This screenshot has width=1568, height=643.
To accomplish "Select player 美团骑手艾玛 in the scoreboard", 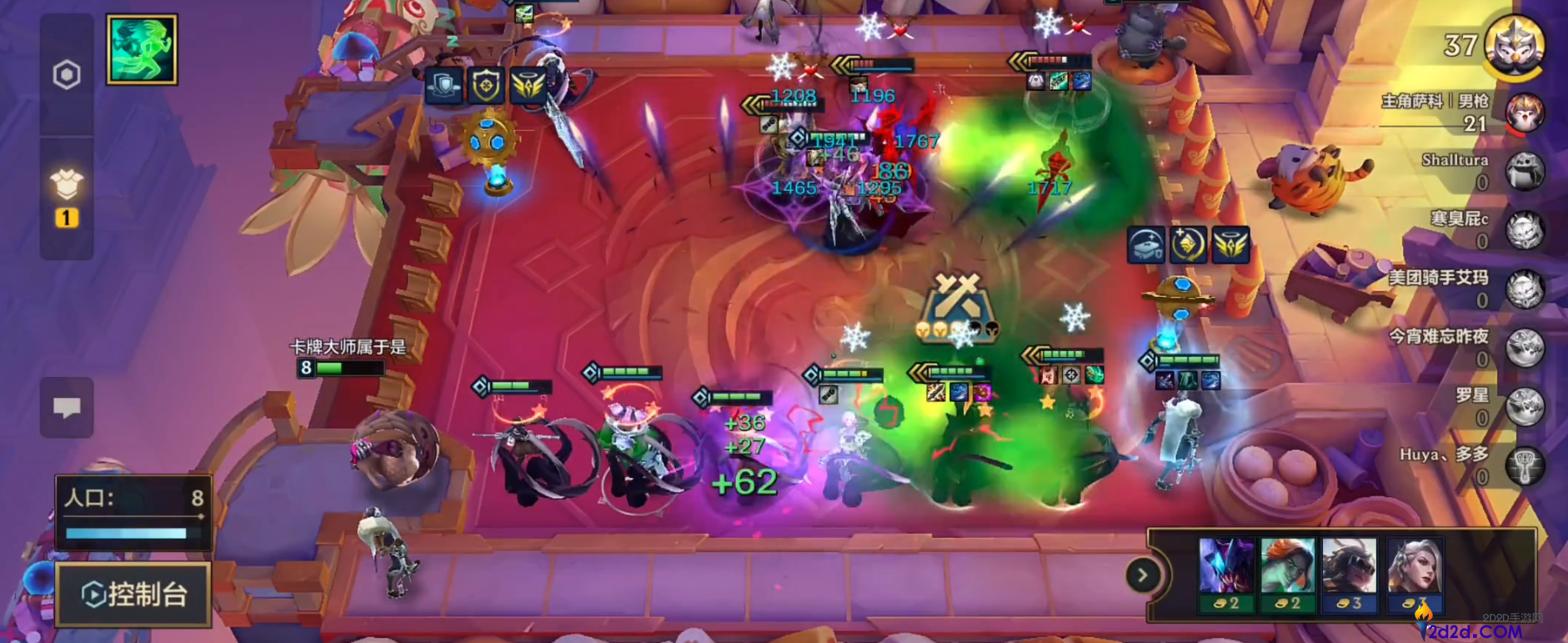I will click(x=1525, y=289).
